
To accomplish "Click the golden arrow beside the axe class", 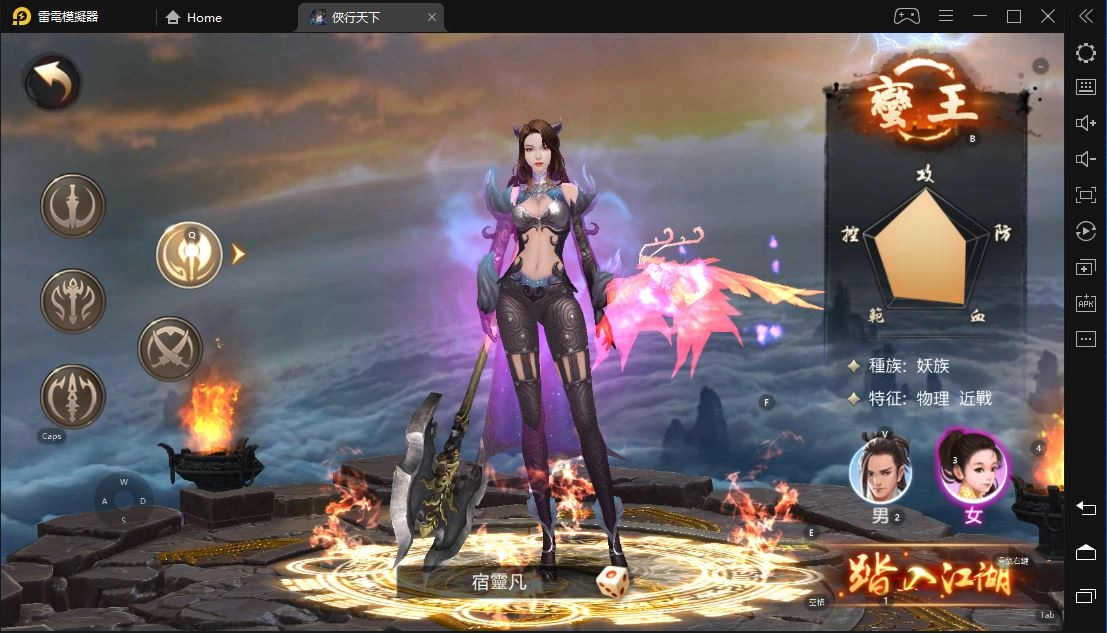I will click(x=238, y=255).
